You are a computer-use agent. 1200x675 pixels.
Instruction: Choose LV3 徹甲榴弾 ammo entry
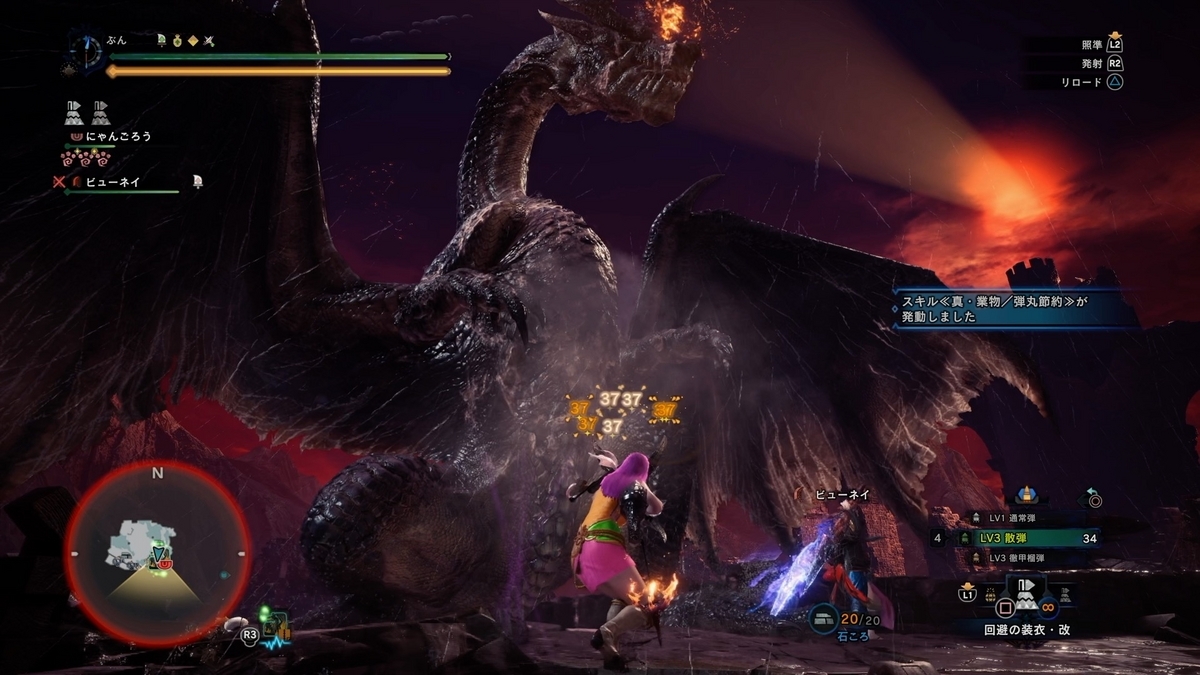[x=1018, y=557]
